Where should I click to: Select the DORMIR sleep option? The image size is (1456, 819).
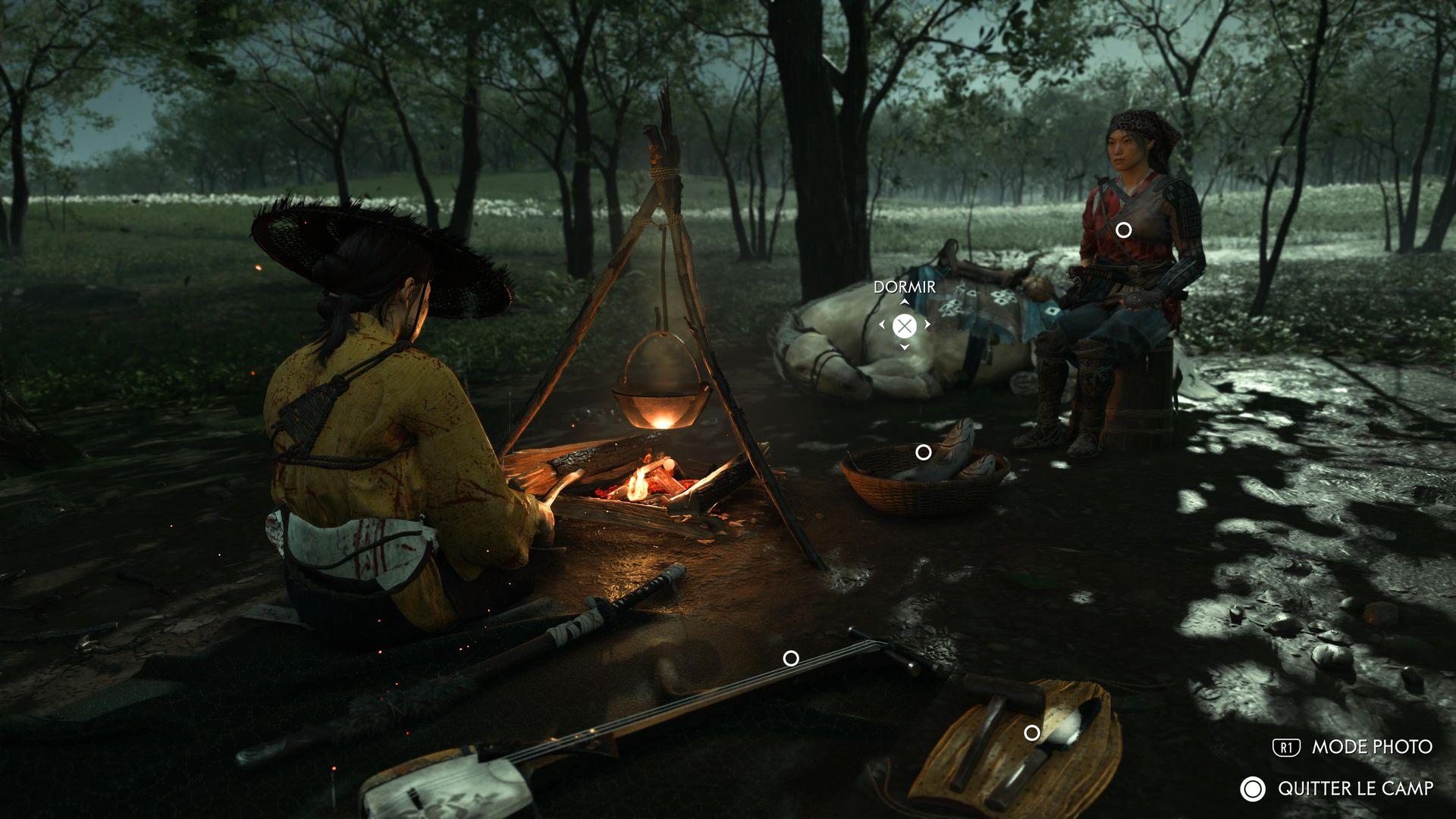click(x=904, y=326)
